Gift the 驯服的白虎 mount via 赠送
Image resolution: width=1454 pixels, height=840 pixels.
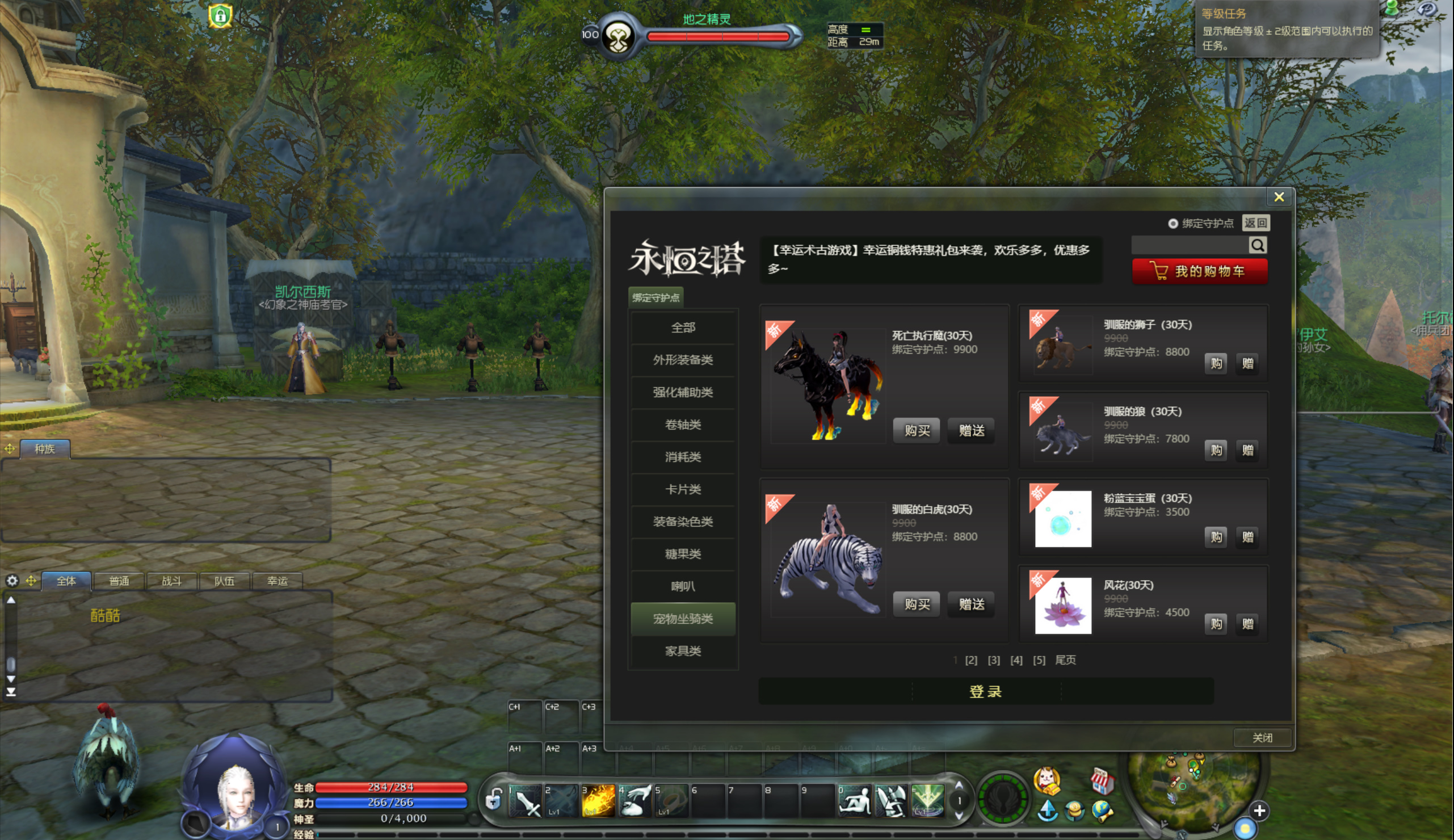pyautogui.click(x=971, y=604)
